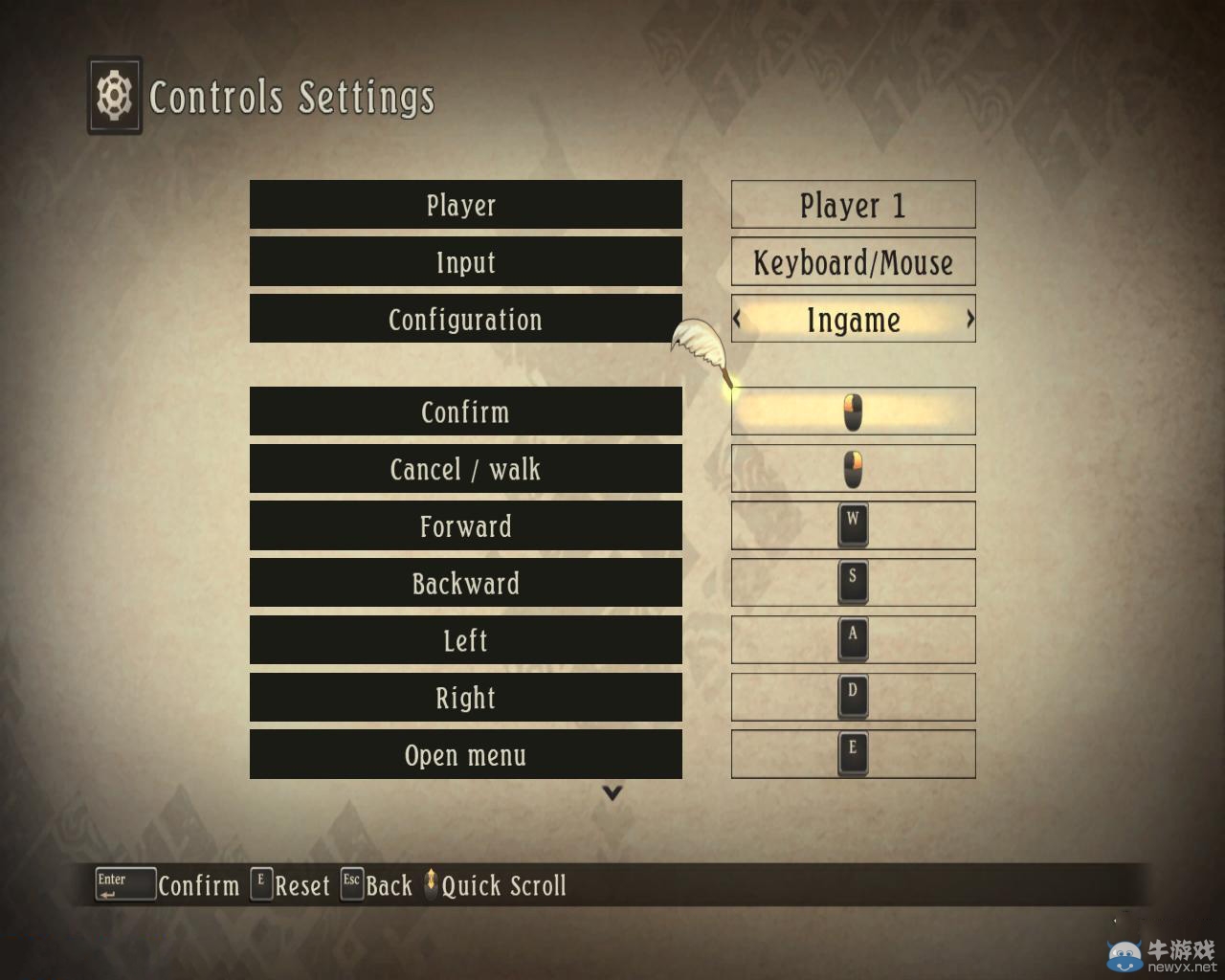The width and height of the screenshot is (1225, 980).
Task: Rebind the Left A key slot
Action: click(853, 640)
